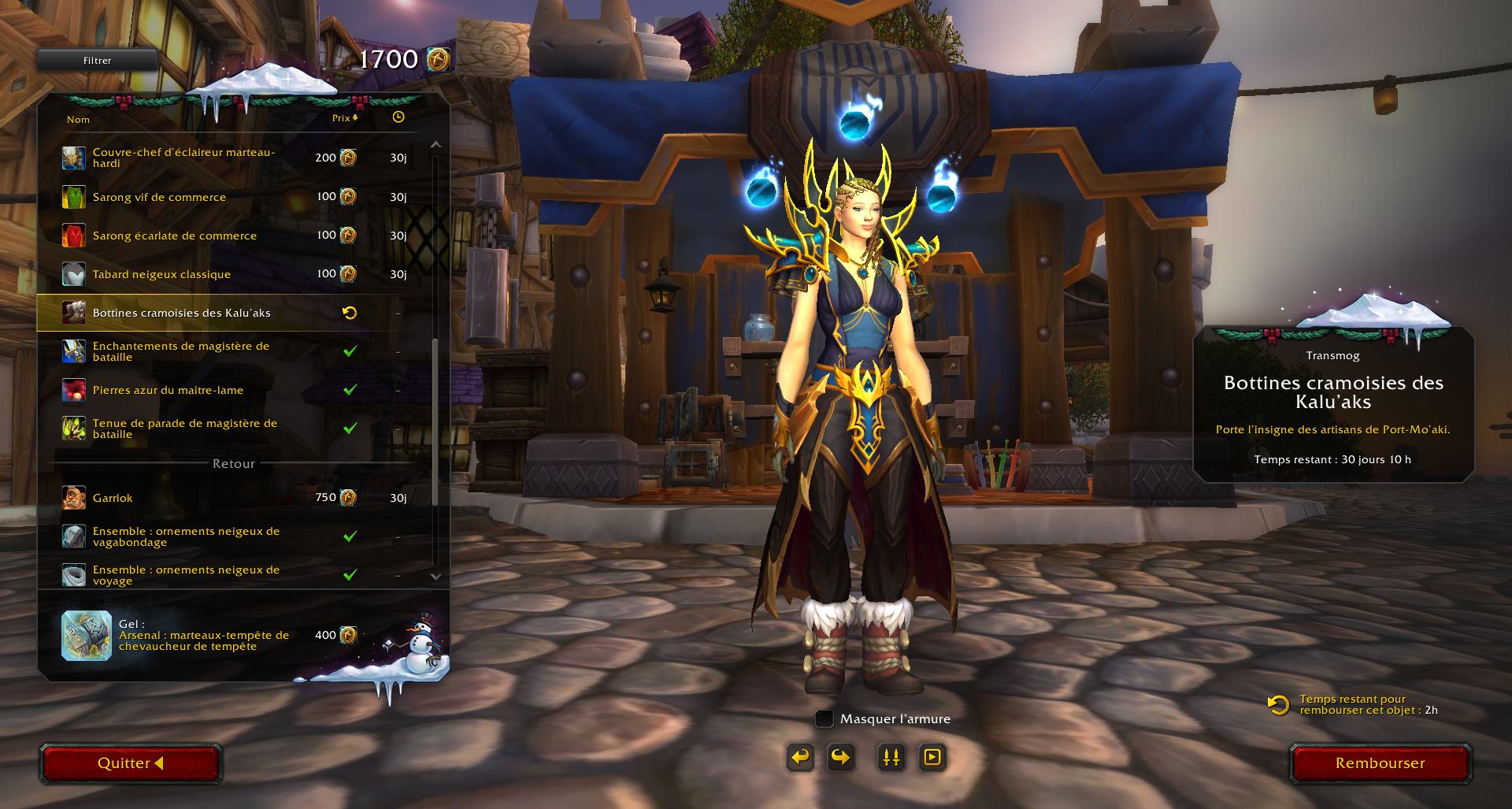This screenshot has width=1512, height=809.
Task: Exit the shop with Quitter
Action: coord(131,763)
